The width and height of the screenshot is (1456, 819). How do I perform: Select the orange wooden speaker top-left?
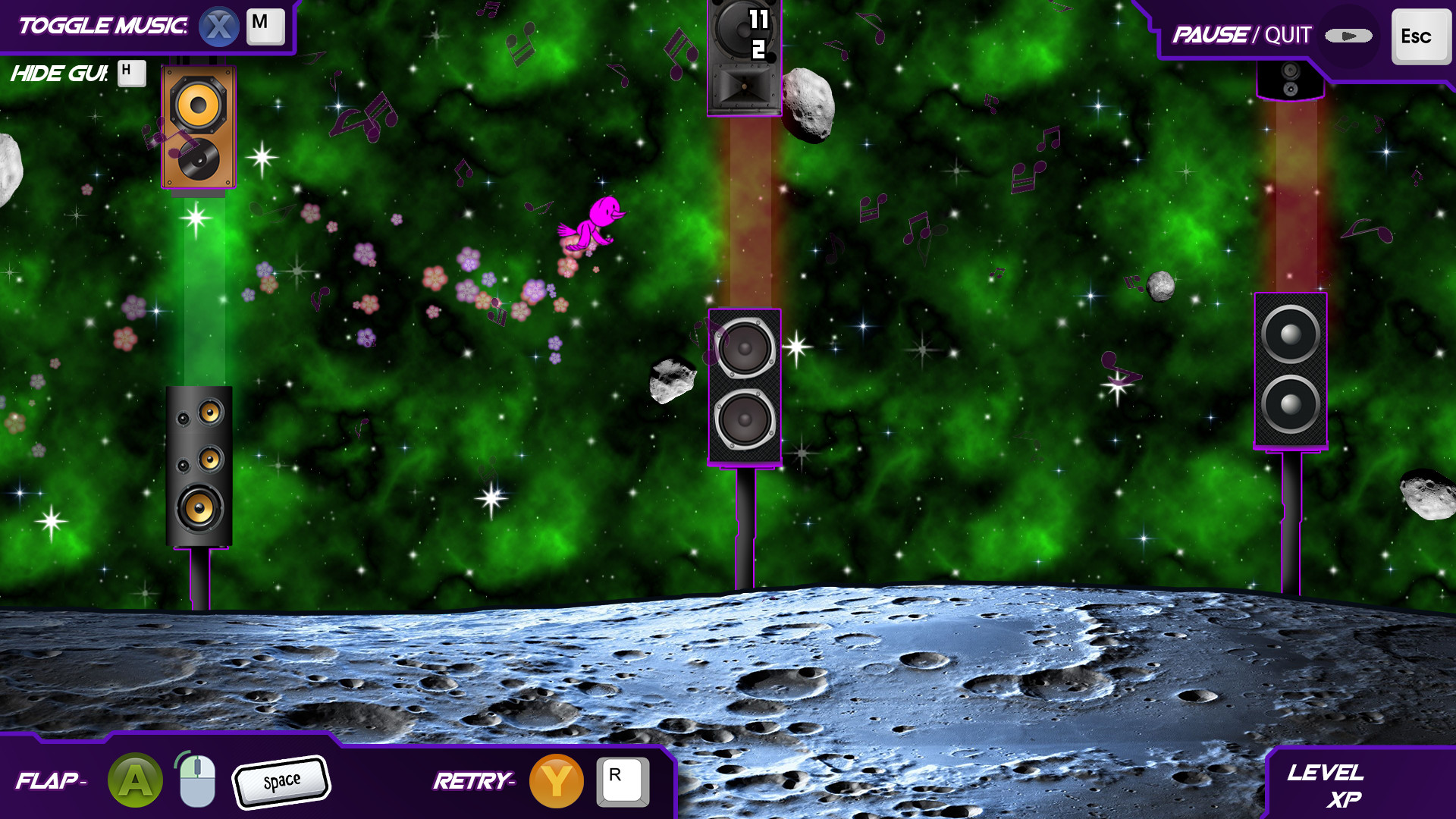pos(199,125)
